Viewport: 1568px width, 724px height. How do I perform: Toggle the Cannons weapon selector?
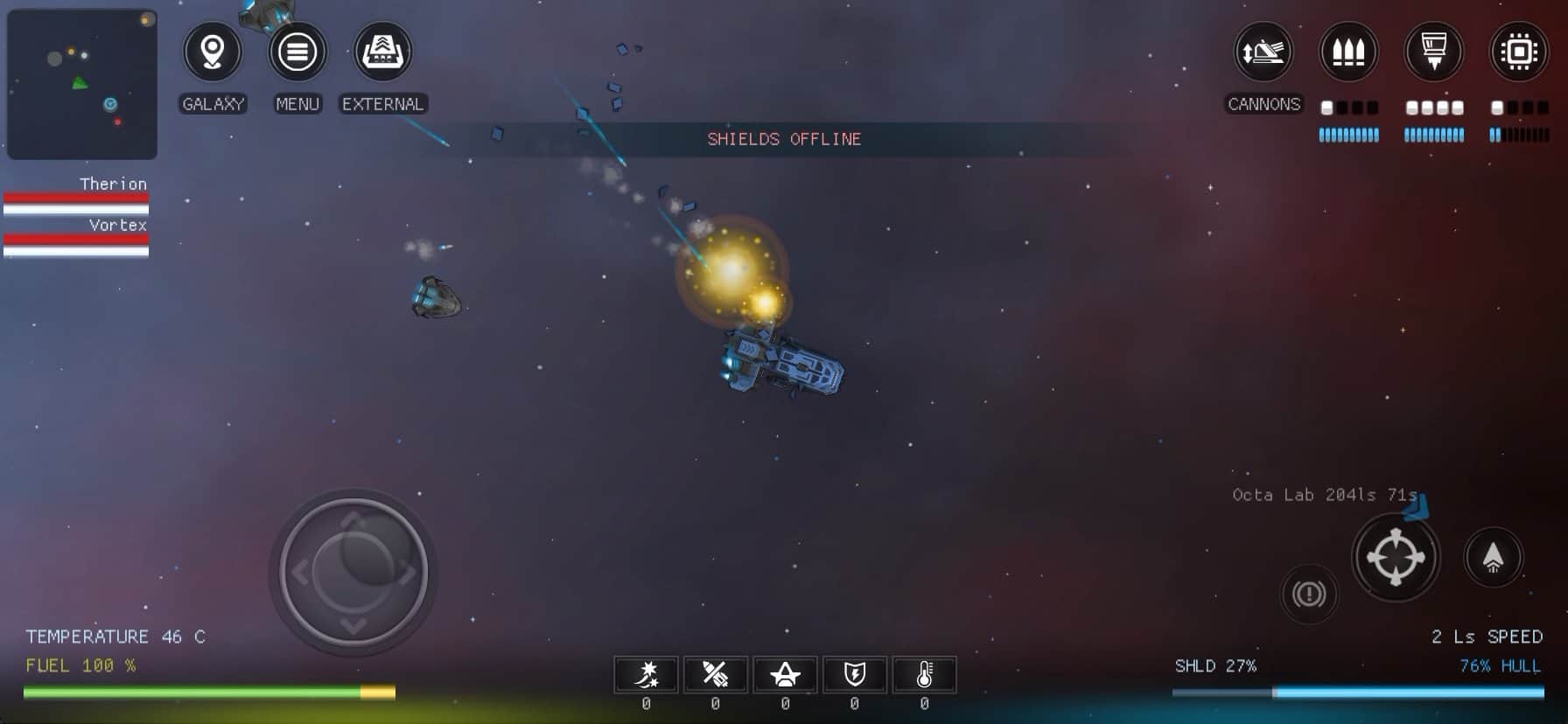tap(1263, 52)
